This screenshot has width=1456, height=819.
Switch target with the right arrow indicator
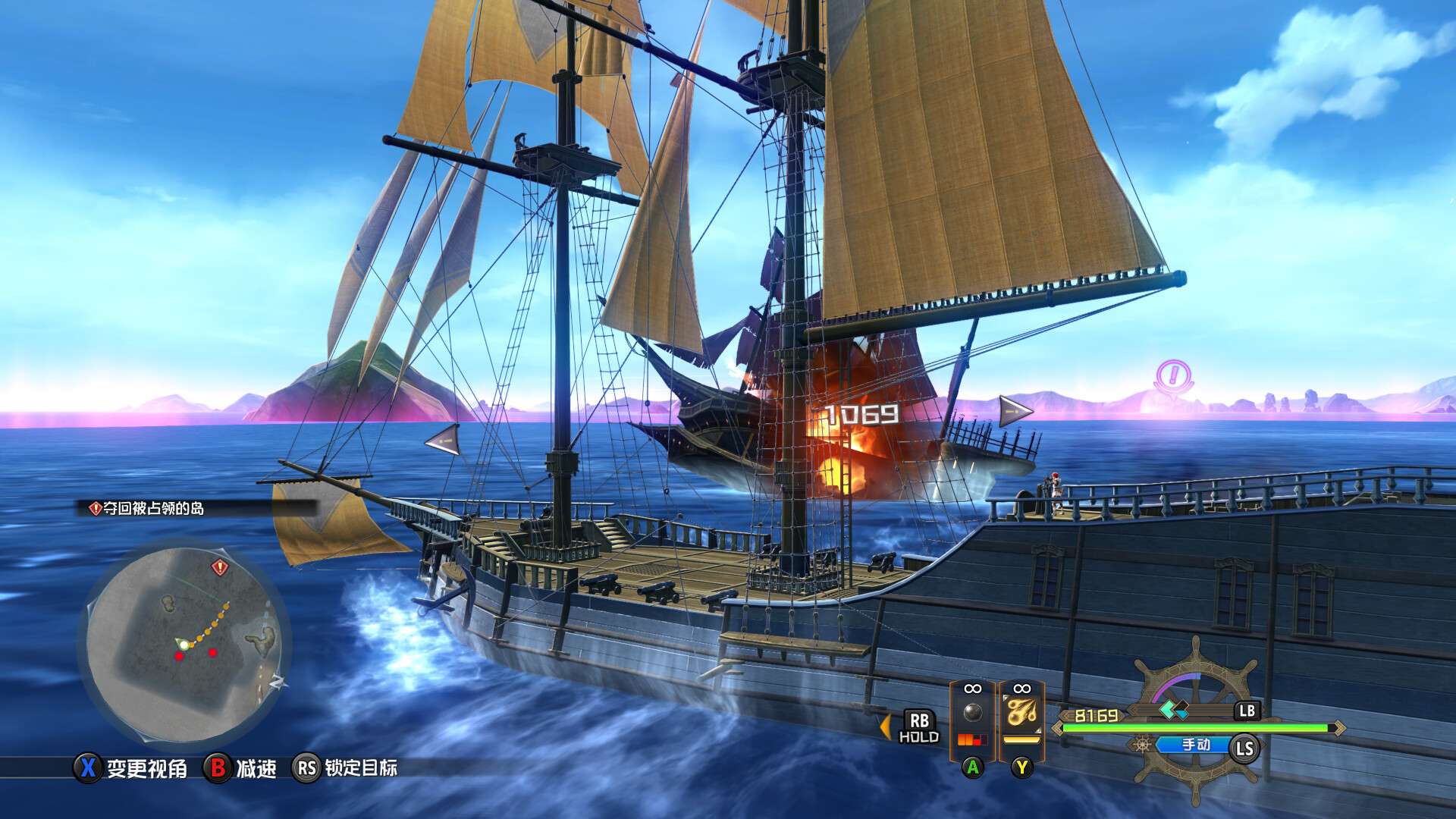(x=1015, y=411)
